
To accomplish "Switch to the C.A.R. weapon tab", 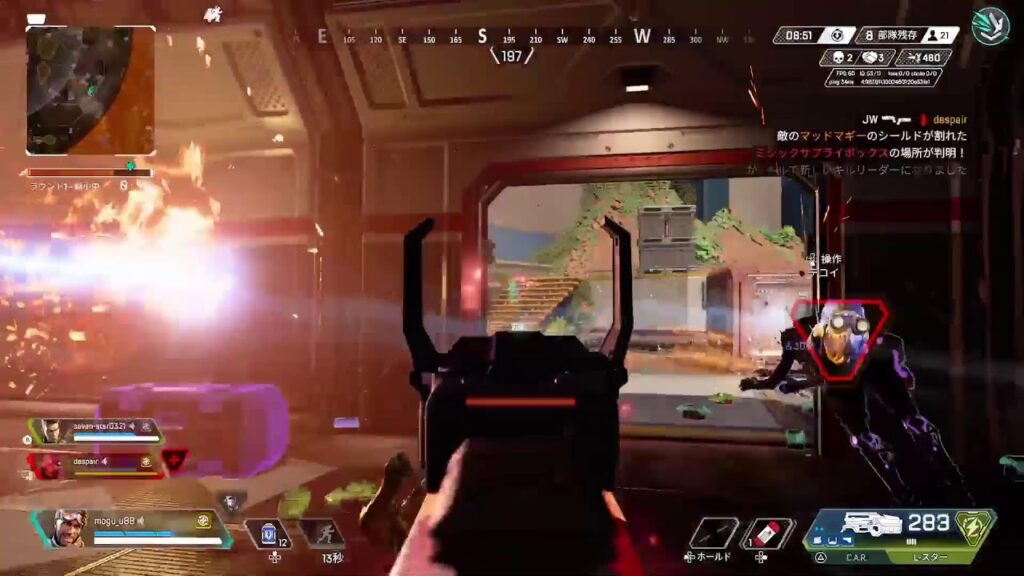I will (853, 556).
